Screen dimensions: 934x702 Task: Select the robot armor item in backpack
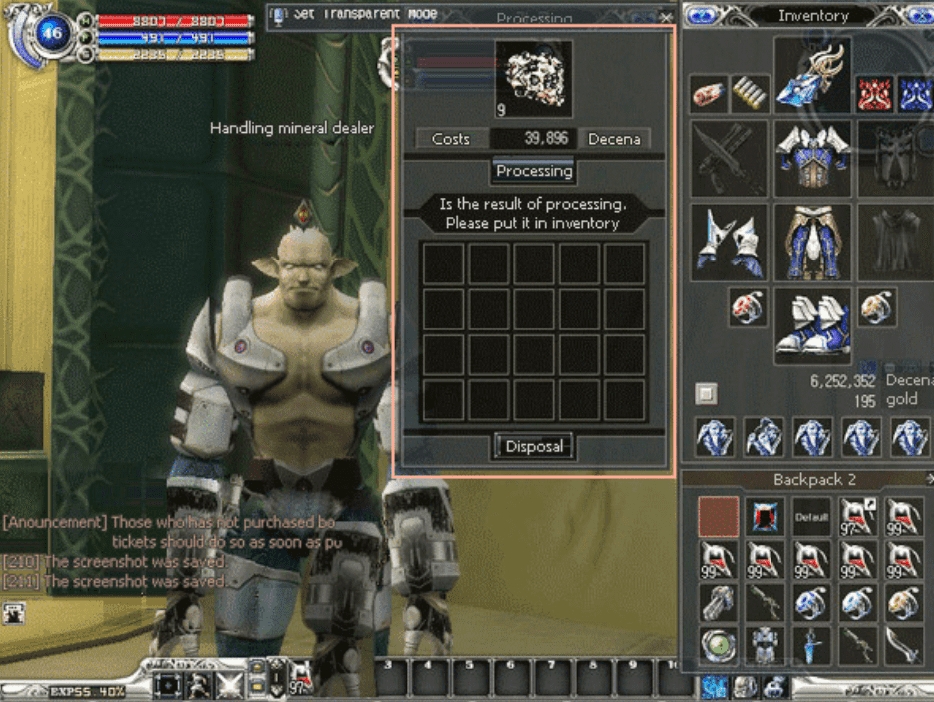[765, 645]
